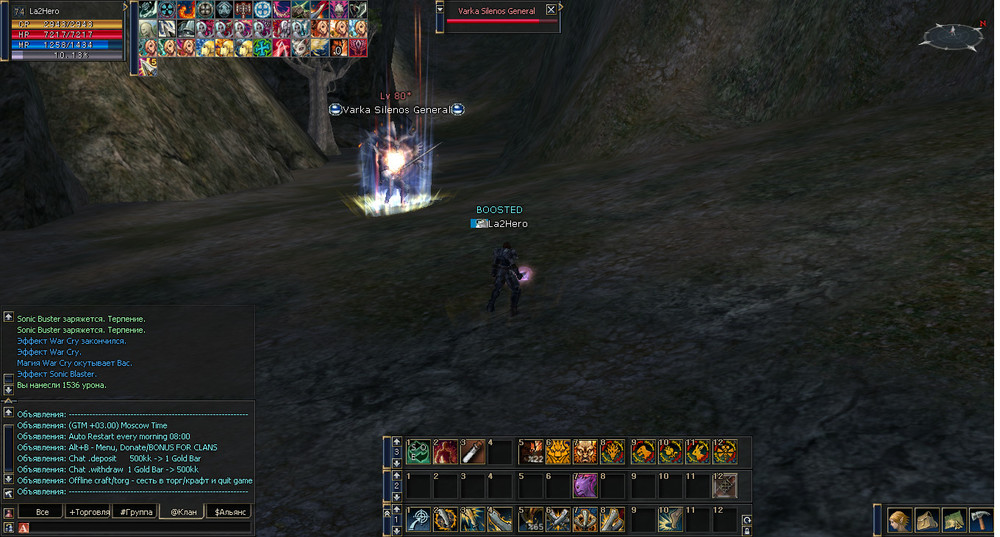This screenshot has width=1000, height=537.
Task: Use the white potion vial hotbar item
Action: click(472, 452)
